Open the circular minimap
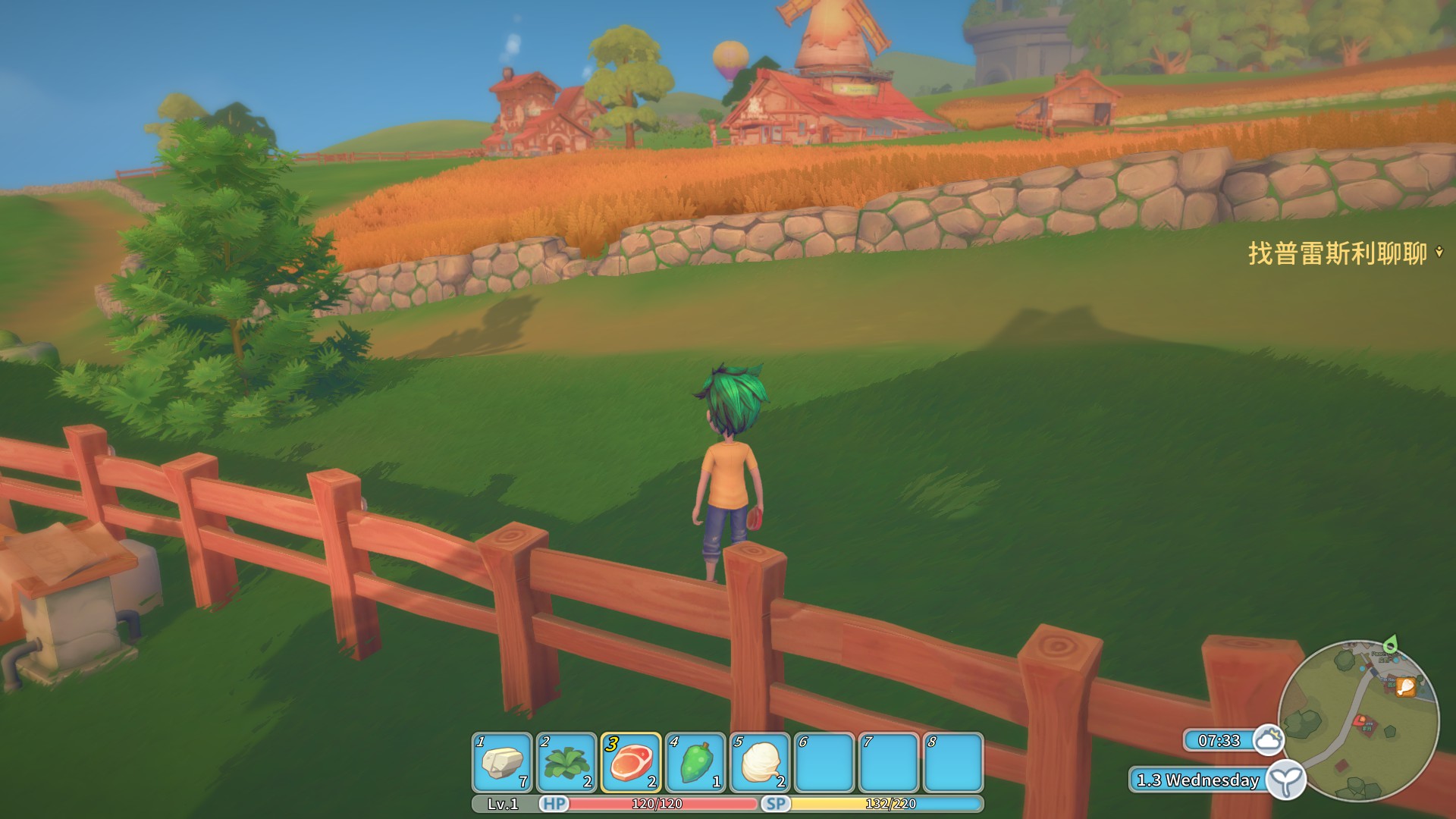1456x819 pixels. pyautogui.click(x=1359, y=720)
